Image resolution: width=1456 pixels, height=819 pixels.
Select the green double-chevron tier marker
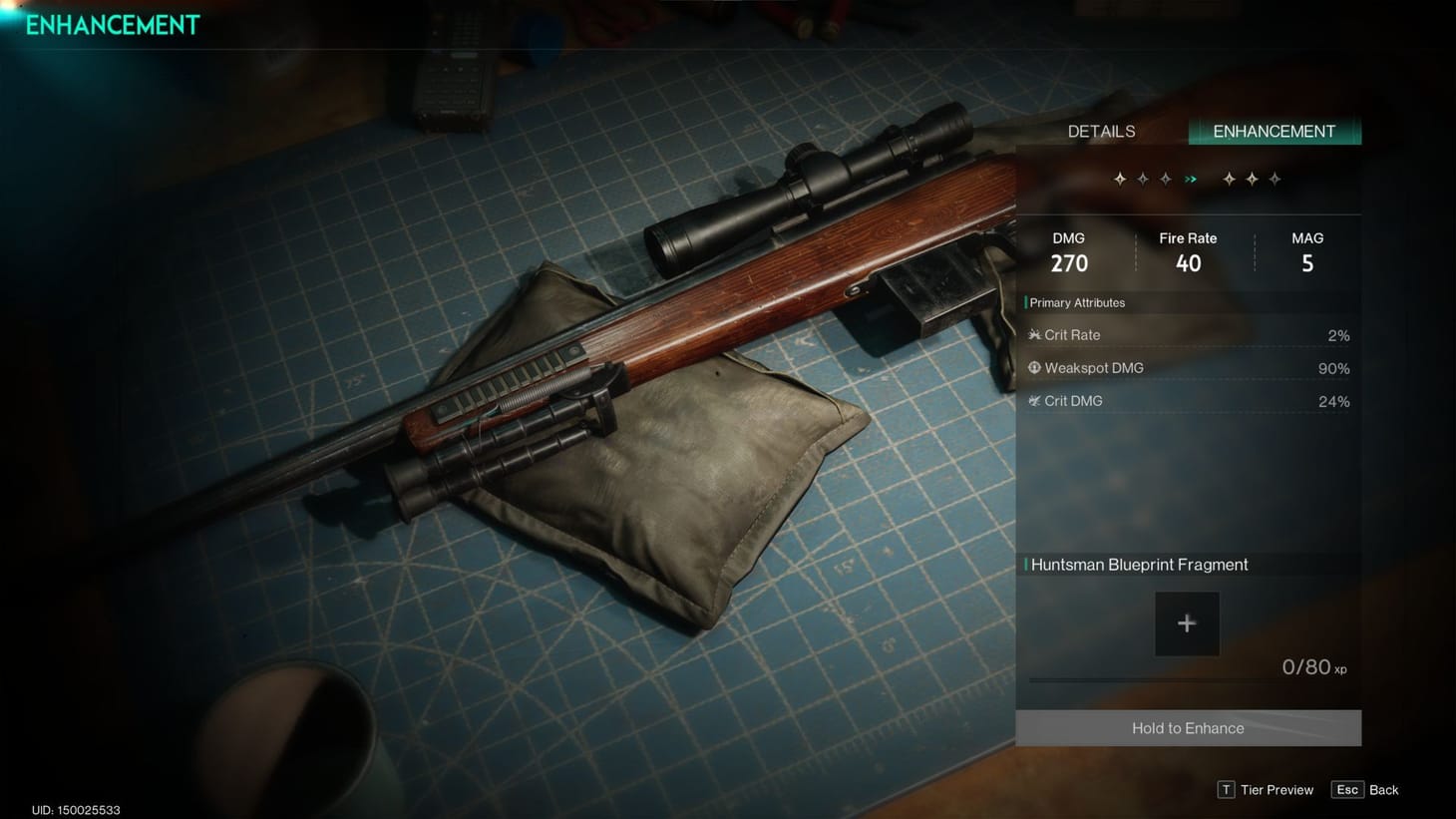pyautogui.click(x=1190, y=179)
